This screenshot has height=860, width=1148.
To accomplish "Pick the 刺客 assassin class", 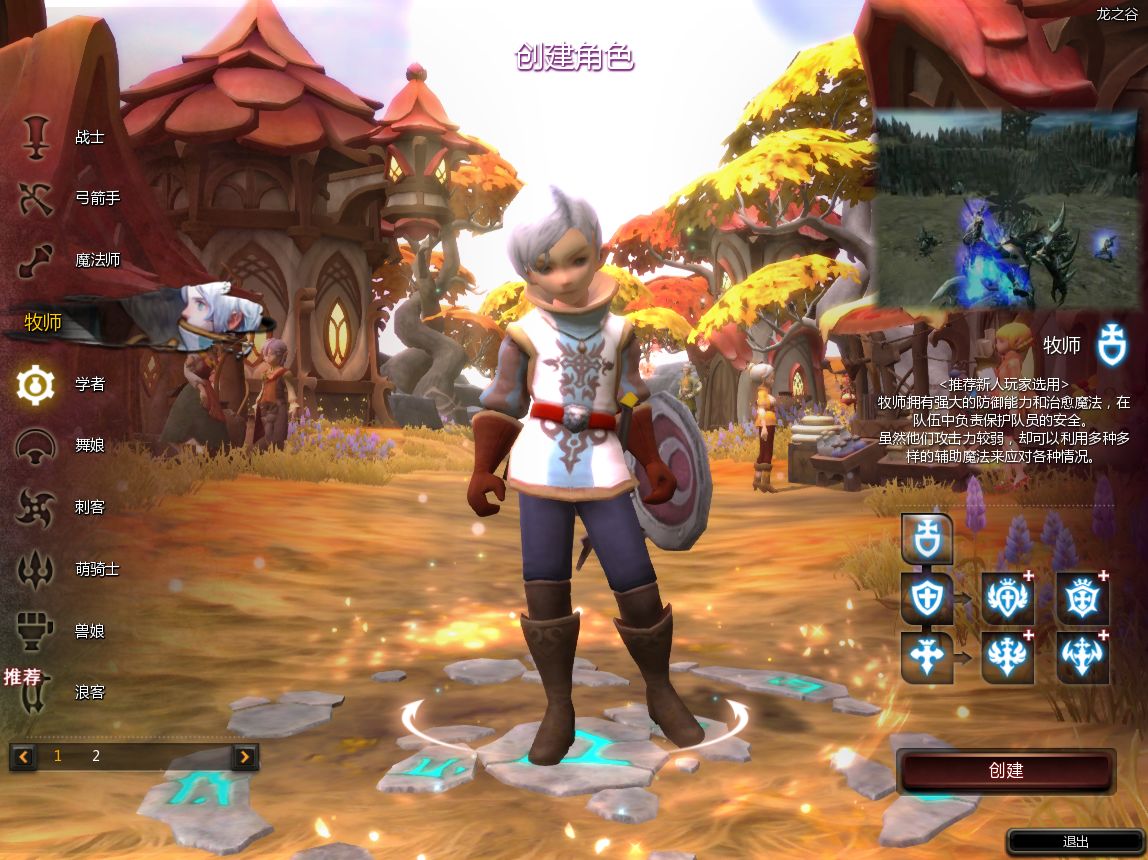I will point(60,507).
